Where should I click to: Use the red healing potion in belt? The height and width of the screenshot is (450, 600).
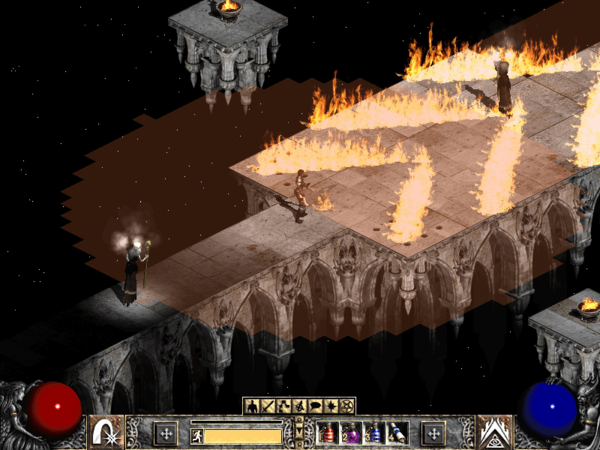(x=328, y=433)
